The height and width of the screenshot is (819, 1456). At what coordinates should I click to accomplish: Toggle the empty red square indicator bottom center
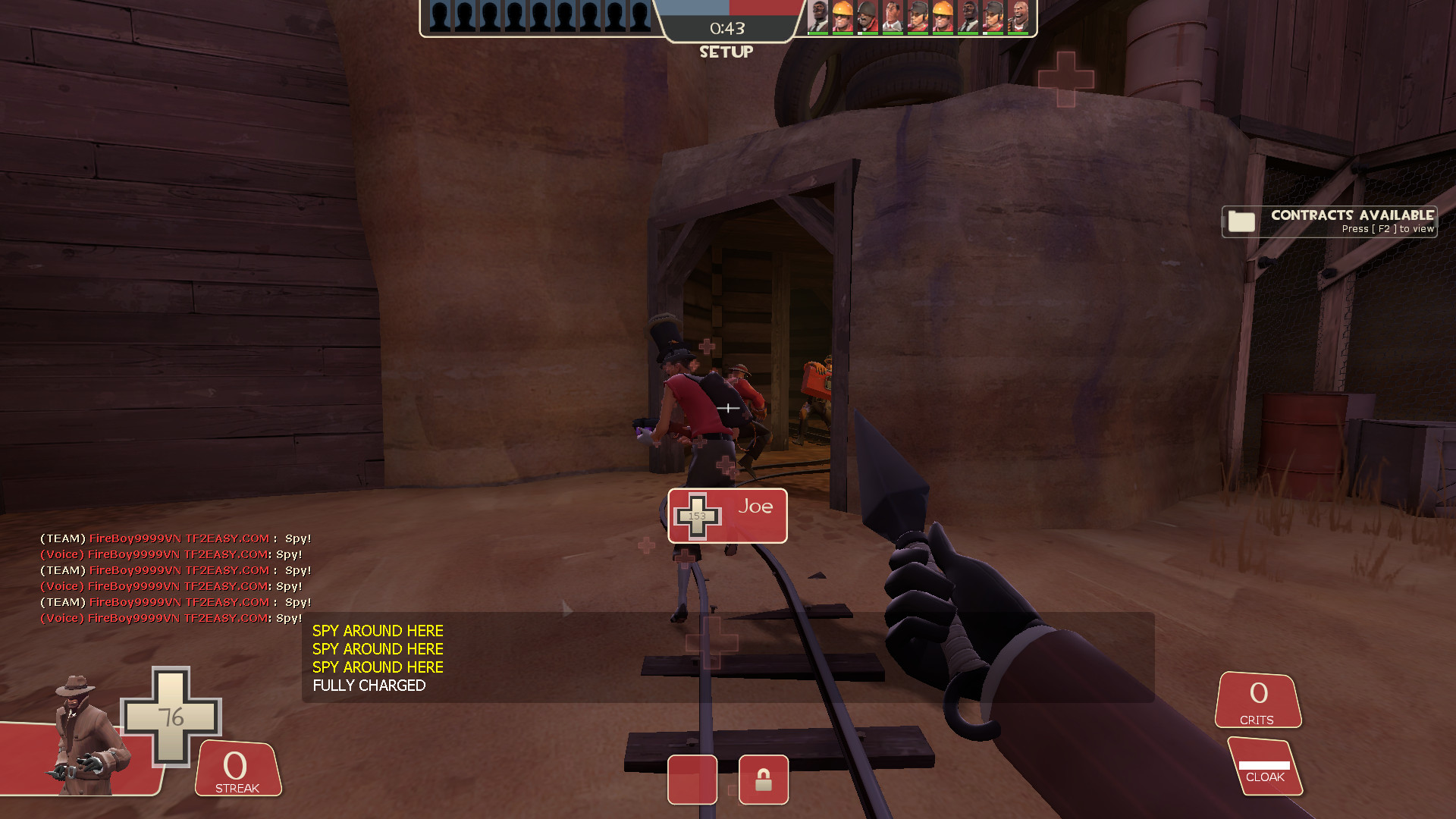pyautogui.click(x=692, y=780)
